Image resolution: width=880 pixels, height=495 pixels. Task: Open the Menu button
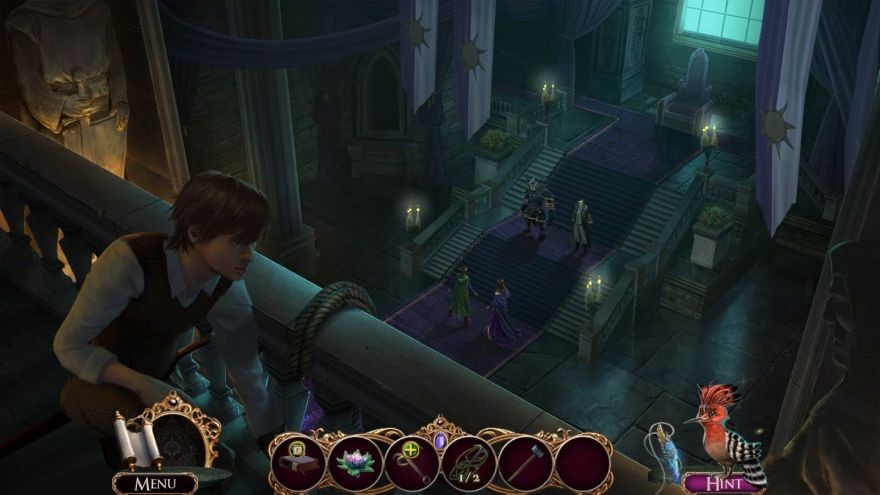coord(154,484)
